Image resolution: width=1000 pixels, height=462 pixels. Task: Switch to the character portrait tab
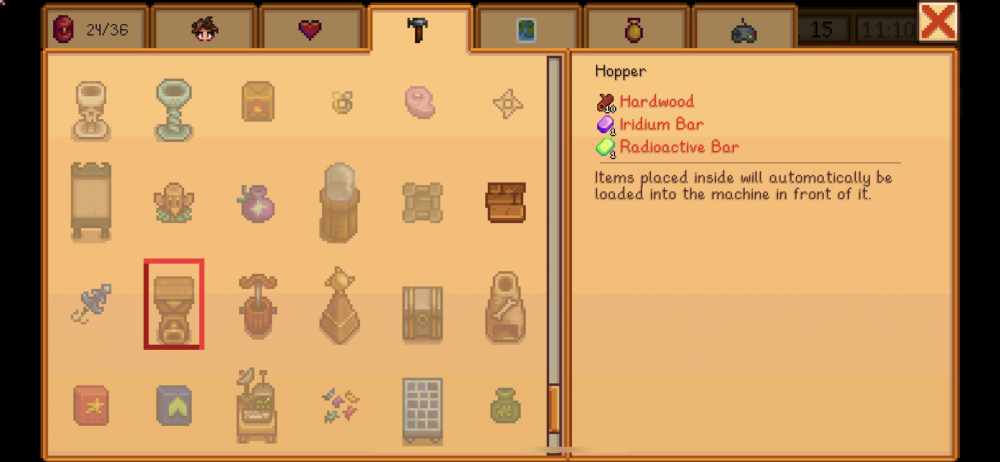point(204,29)
